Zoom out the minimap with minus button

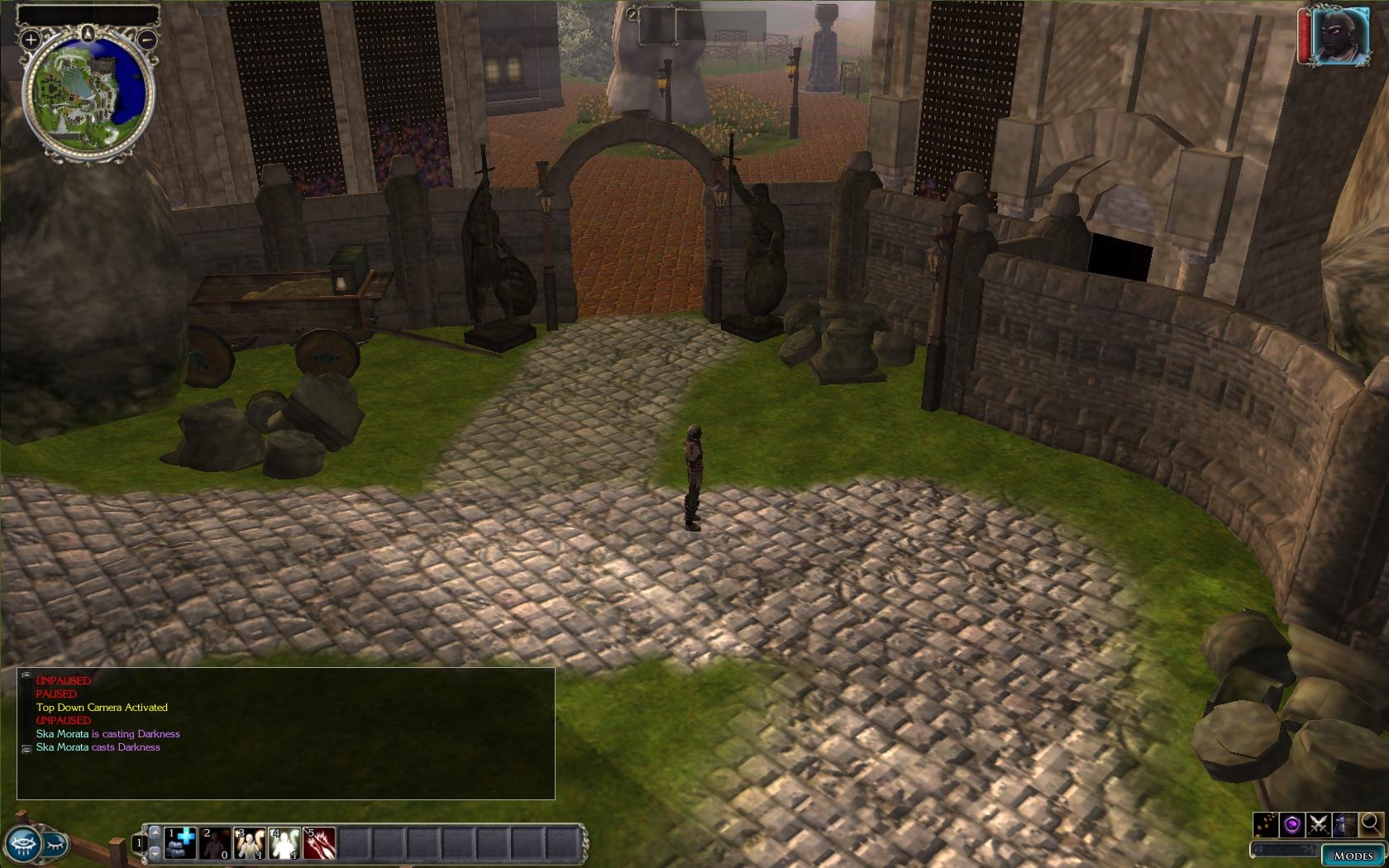click(x=147, y=39)
